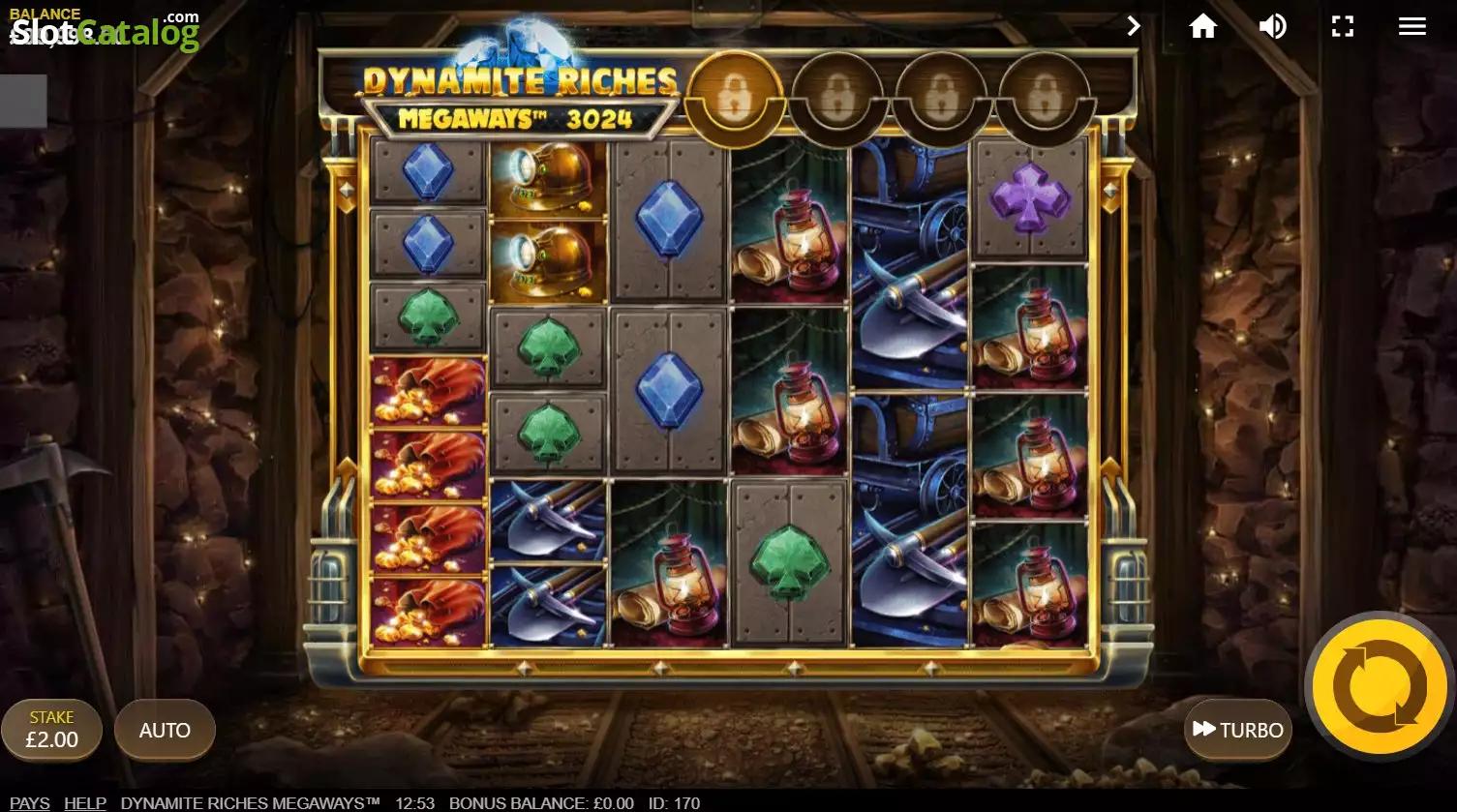Go to the home screen
This screenshot has width=1457, height=812.
(1202, 26)
